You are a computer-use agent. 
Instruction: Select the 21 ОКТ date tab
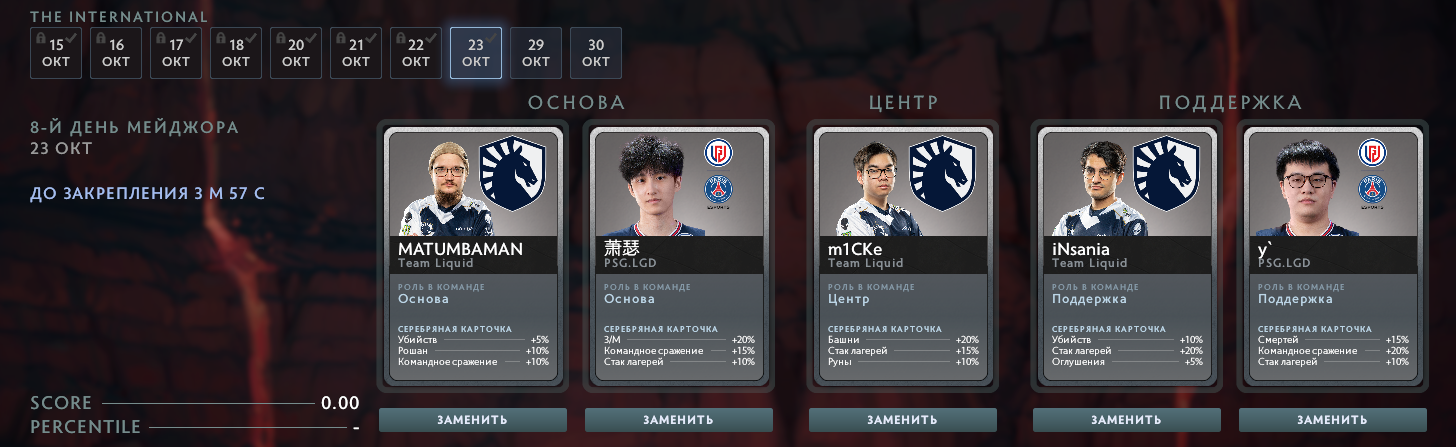click(x=356, y=53)
